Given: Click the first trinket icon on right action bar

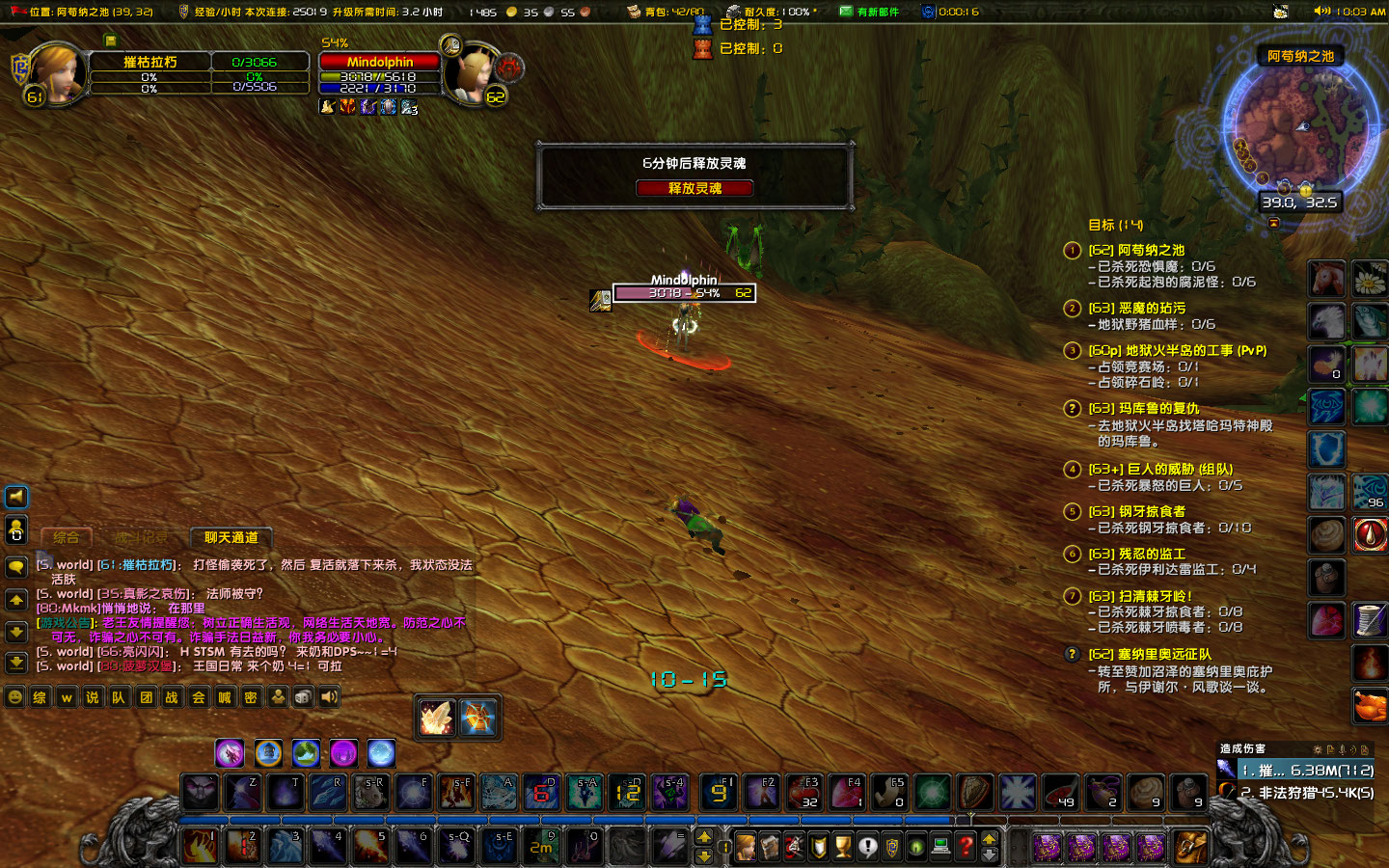Looking at the screenshot, I should [x=1326, y=279].
